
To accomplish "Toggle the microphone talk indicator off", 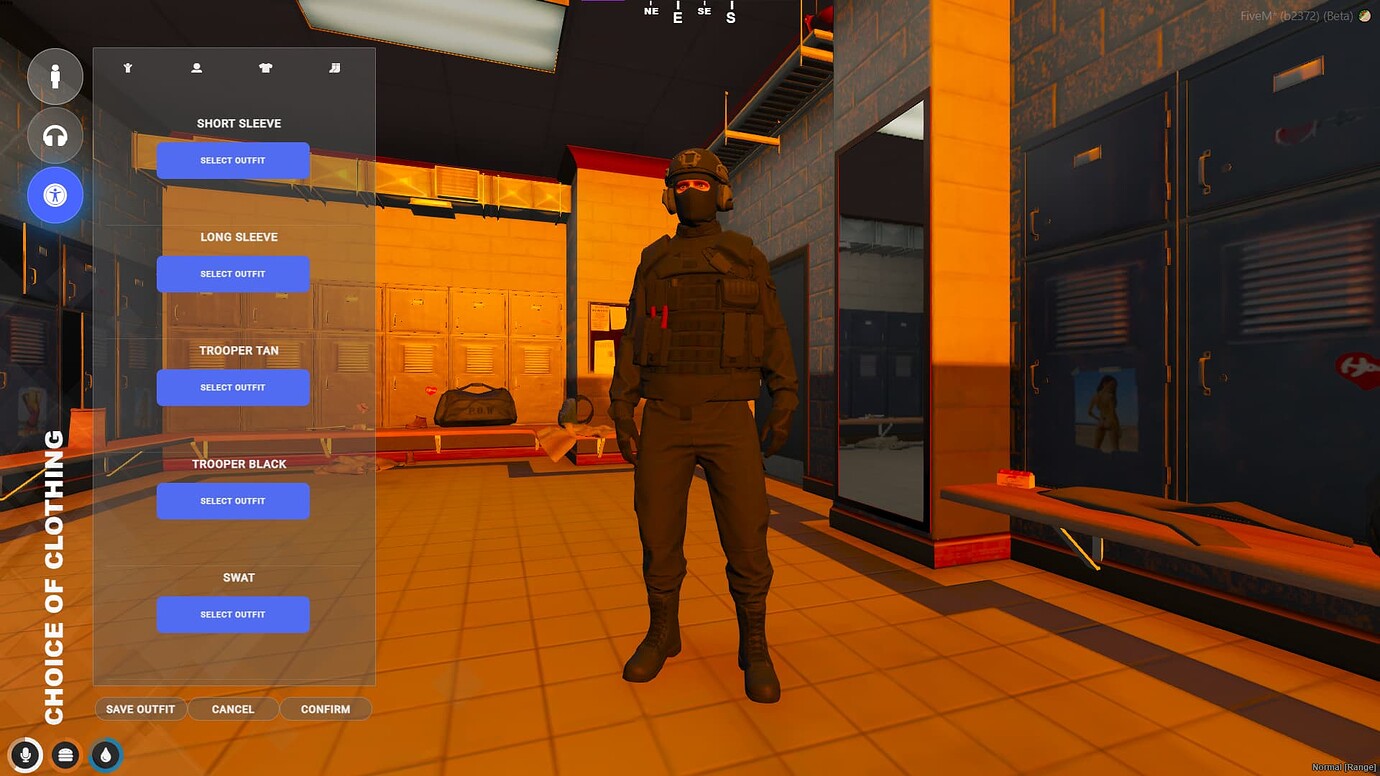I will coord(25,755).
